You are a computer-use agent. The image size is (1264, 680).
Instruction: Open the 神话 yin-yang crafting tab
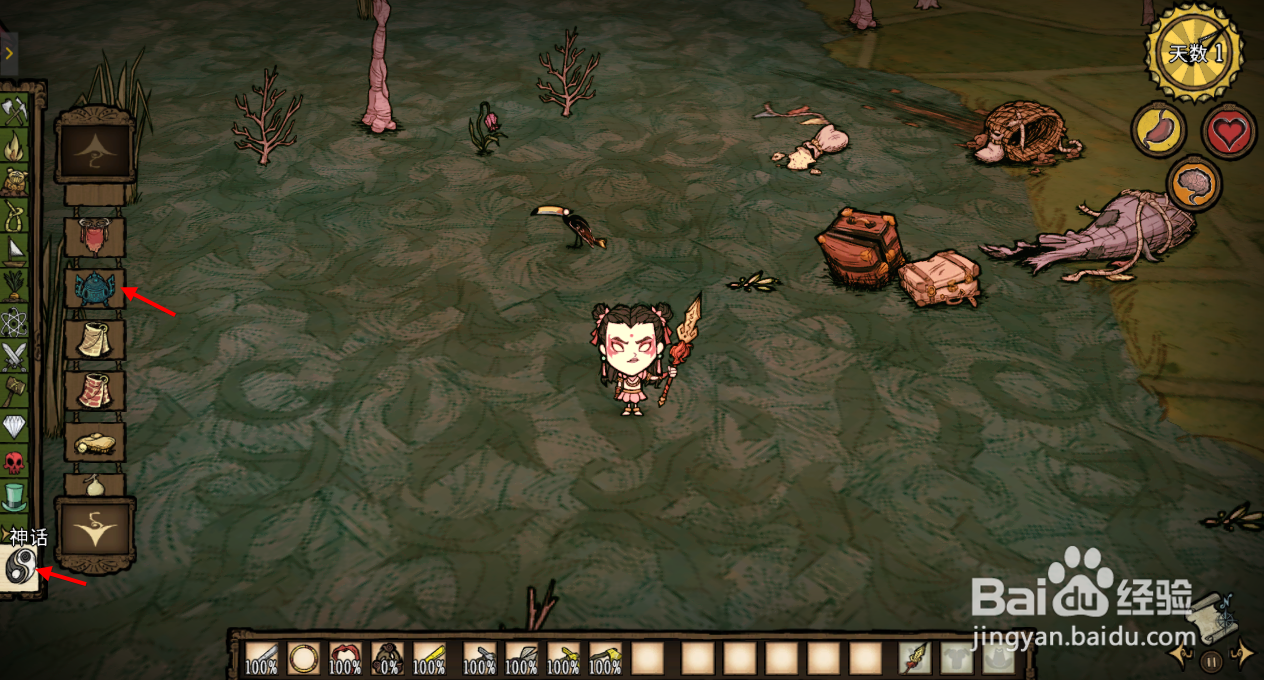[19, 569]
